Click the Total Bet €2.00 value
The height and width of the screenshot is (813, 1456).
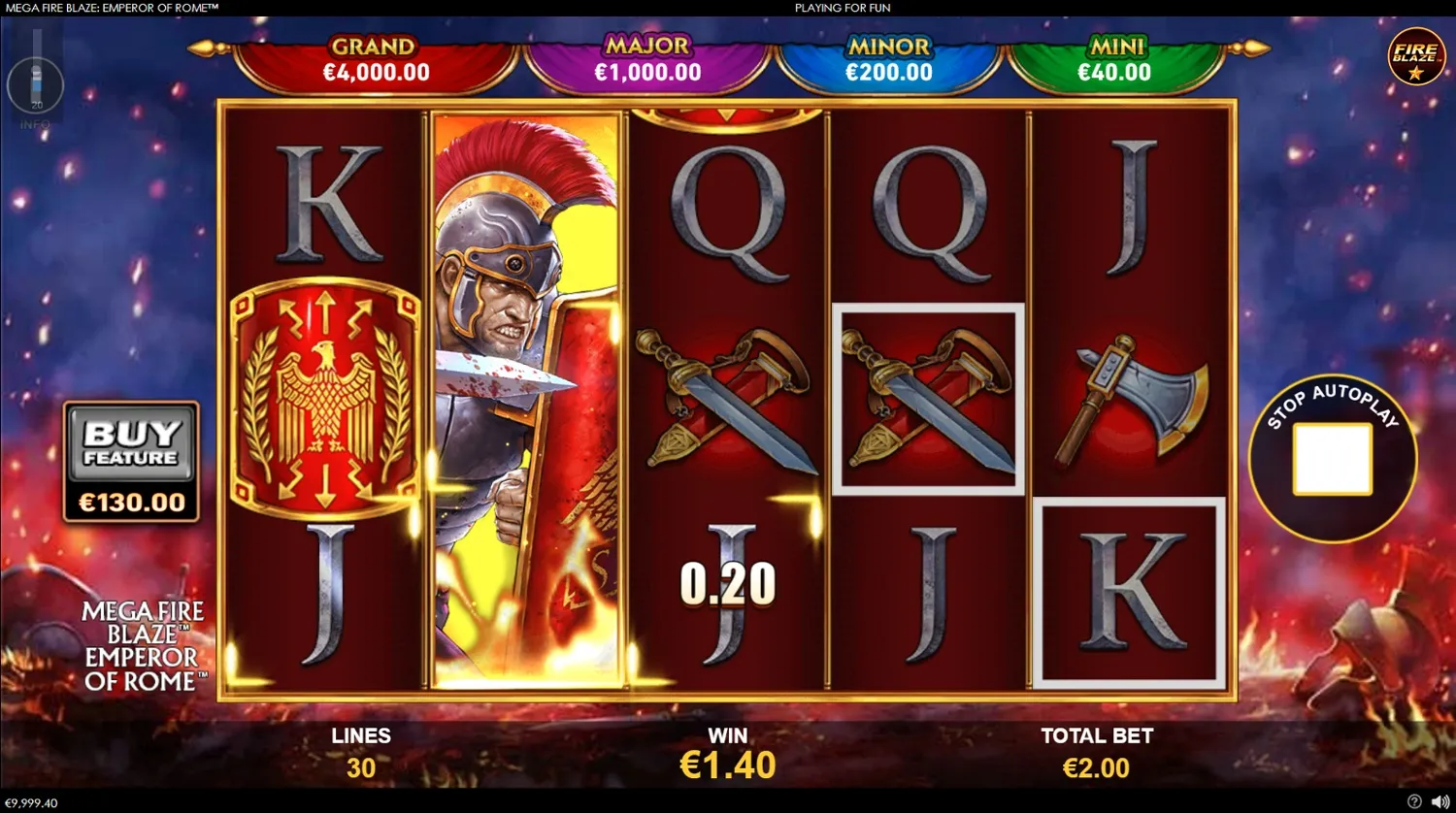click(x=1098, y=766)
